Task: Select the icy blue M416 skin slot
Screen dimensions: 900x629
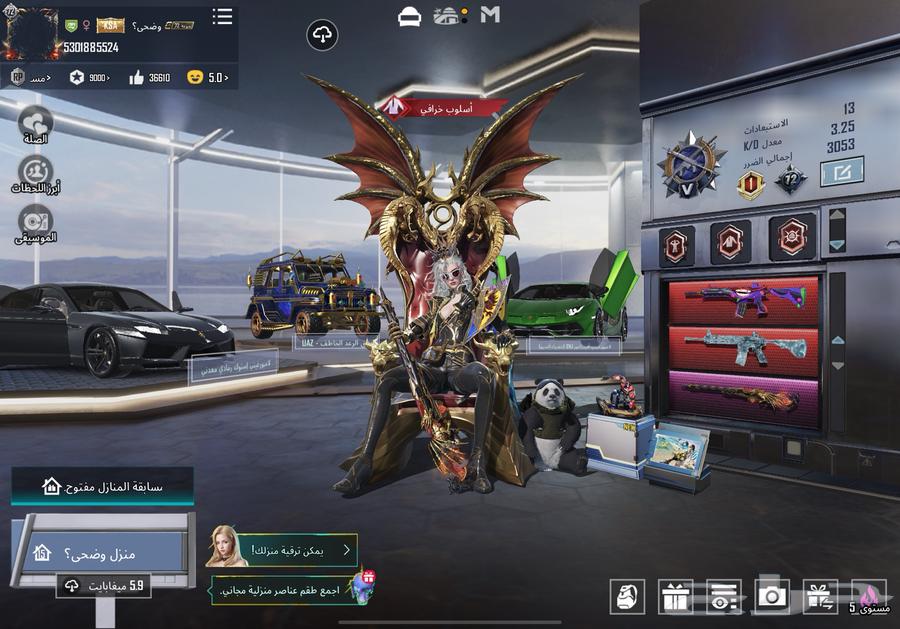Action: 743,348
